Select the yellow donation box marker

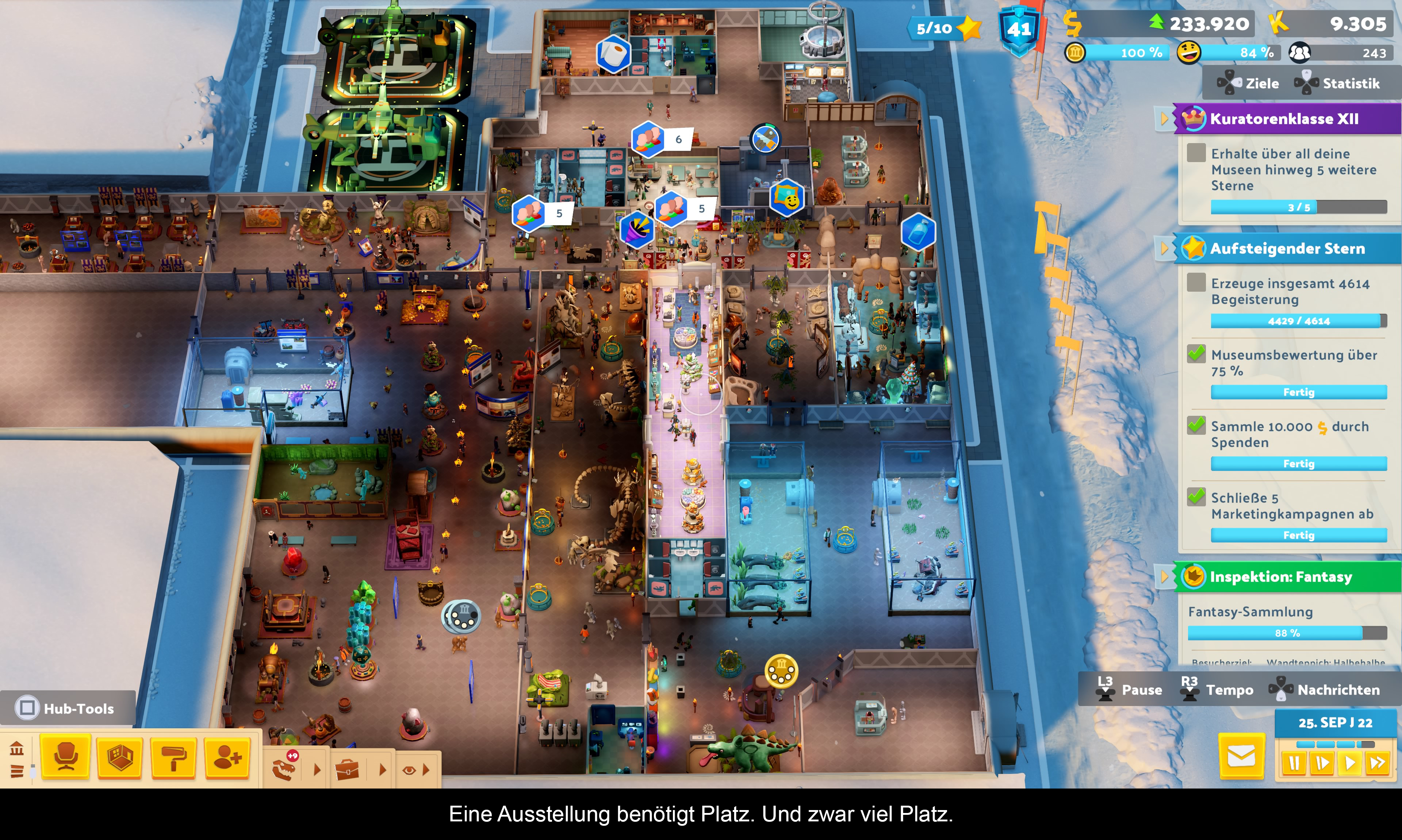click(781, 672)
